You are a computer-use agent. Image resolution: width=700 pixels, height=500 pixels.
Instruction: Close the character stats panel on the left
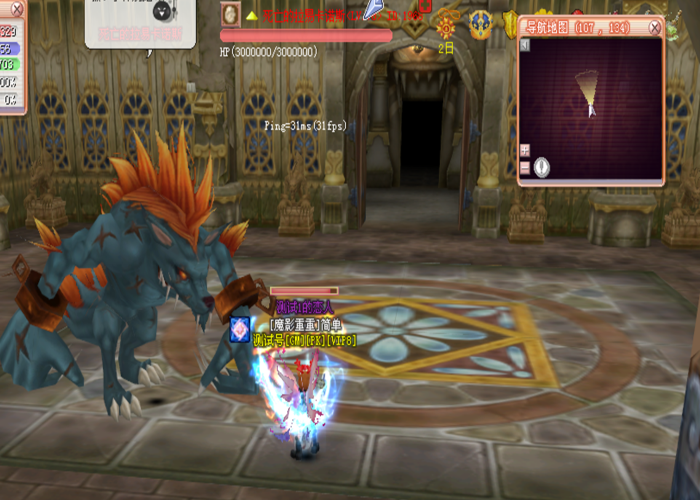16,9
